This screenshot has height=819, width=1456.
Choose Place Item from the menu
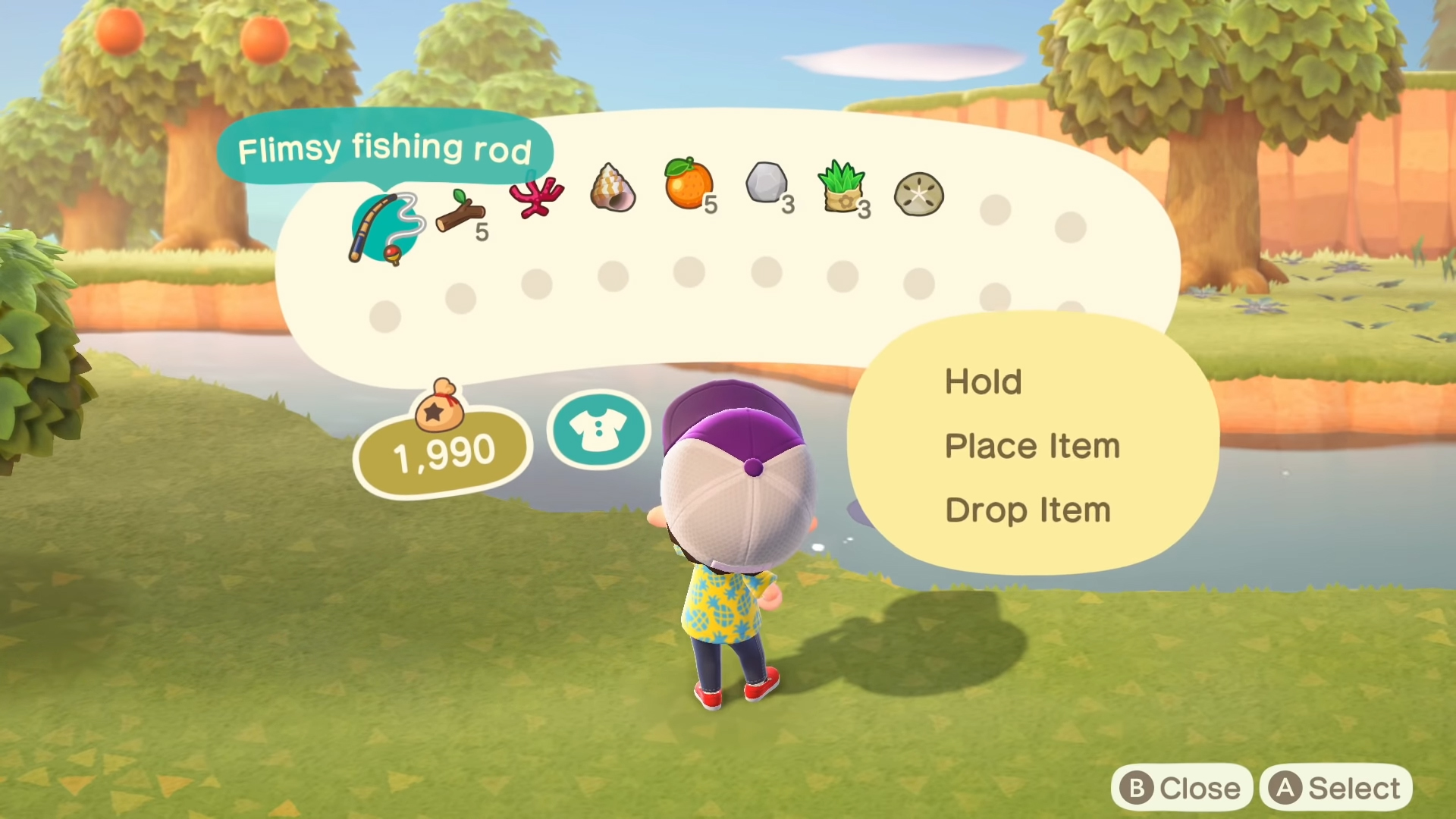coord(1032,446)
